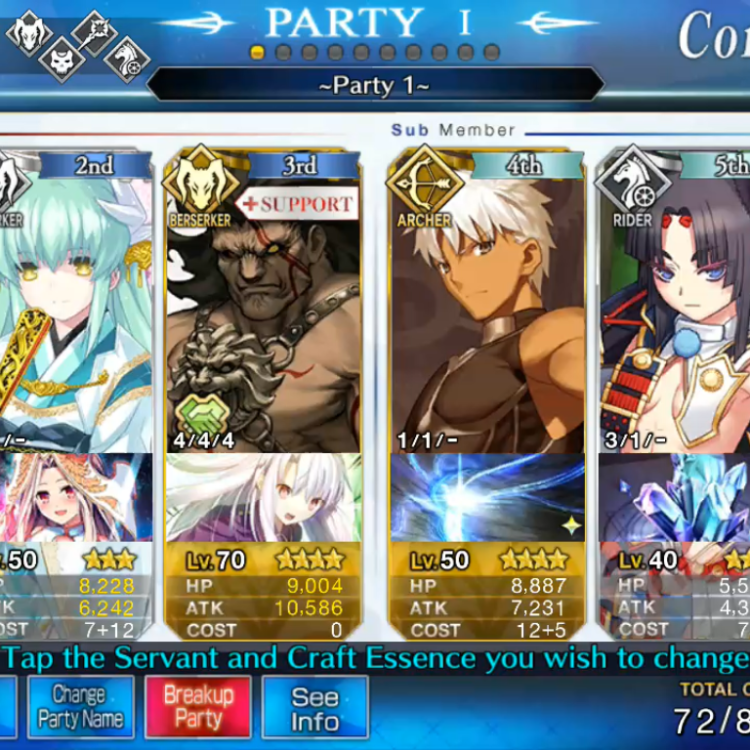Open the ~Party 1~ name banner
This screenshot has height=750, width=750.
(x=375, y=85)
